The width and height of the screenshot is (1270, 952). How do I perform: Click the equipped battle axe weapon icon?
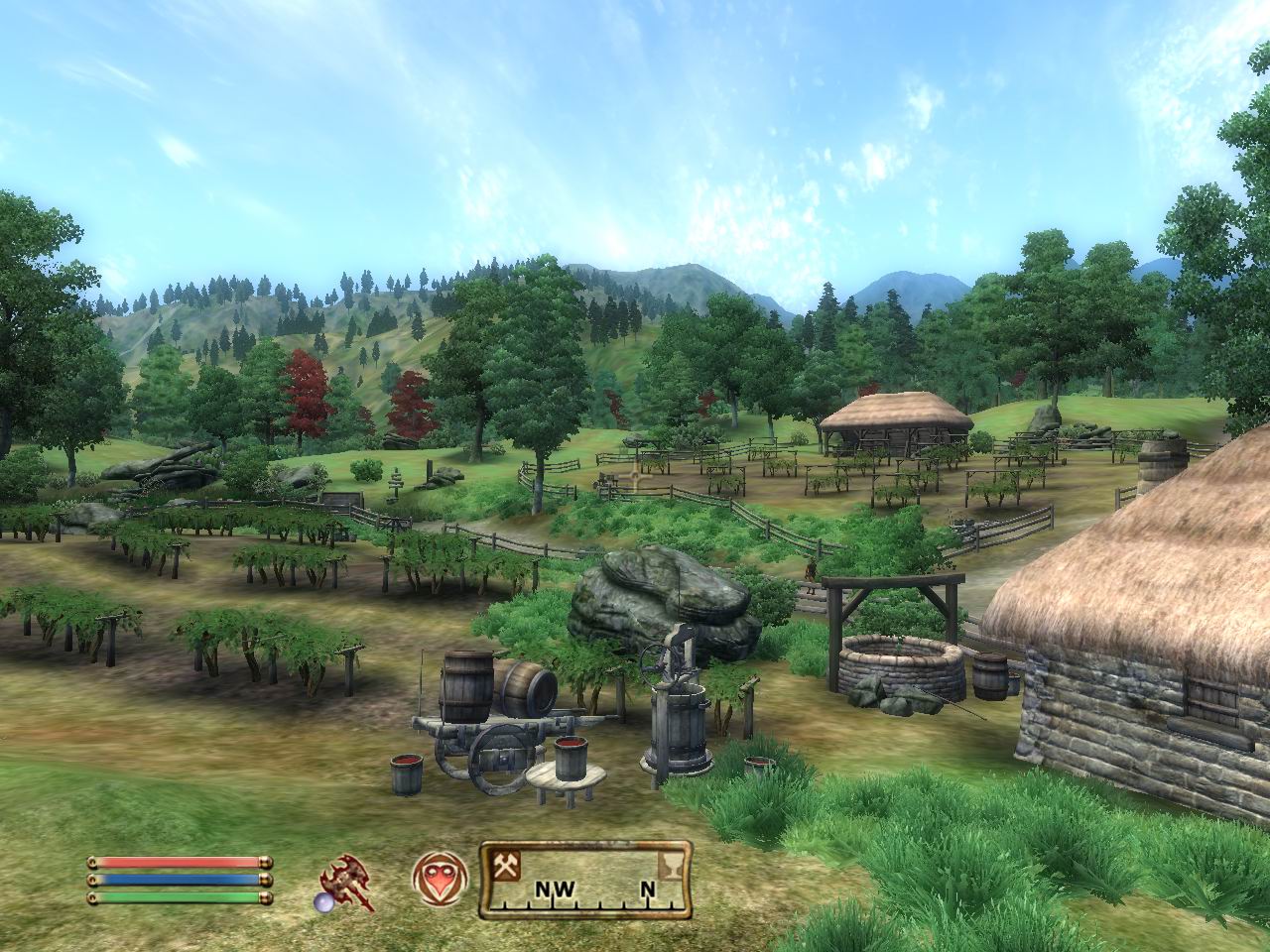point(346,882)
